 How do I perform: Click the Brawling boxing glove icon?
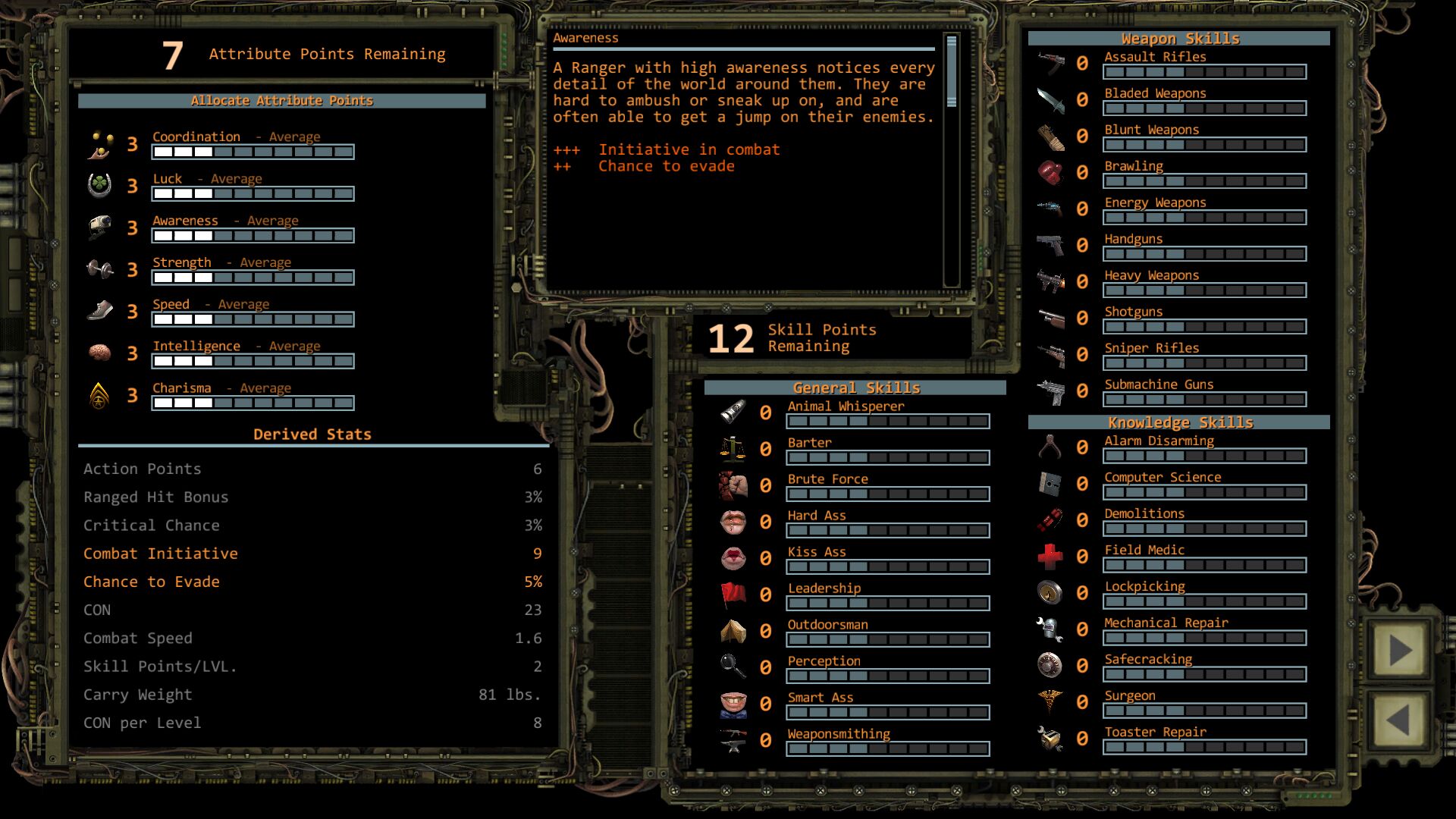[x=1050, y=172]
